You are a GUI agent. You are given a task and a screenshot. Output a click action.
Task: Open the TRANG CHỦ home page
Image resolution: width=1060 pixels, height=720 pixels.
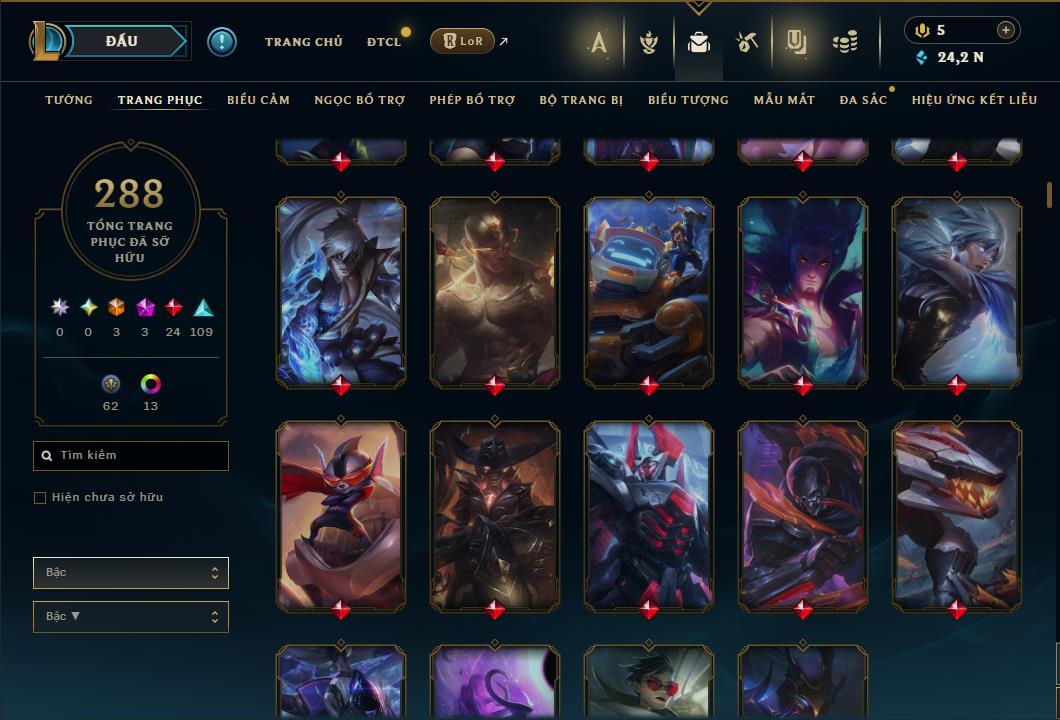(x=303, y=42)
